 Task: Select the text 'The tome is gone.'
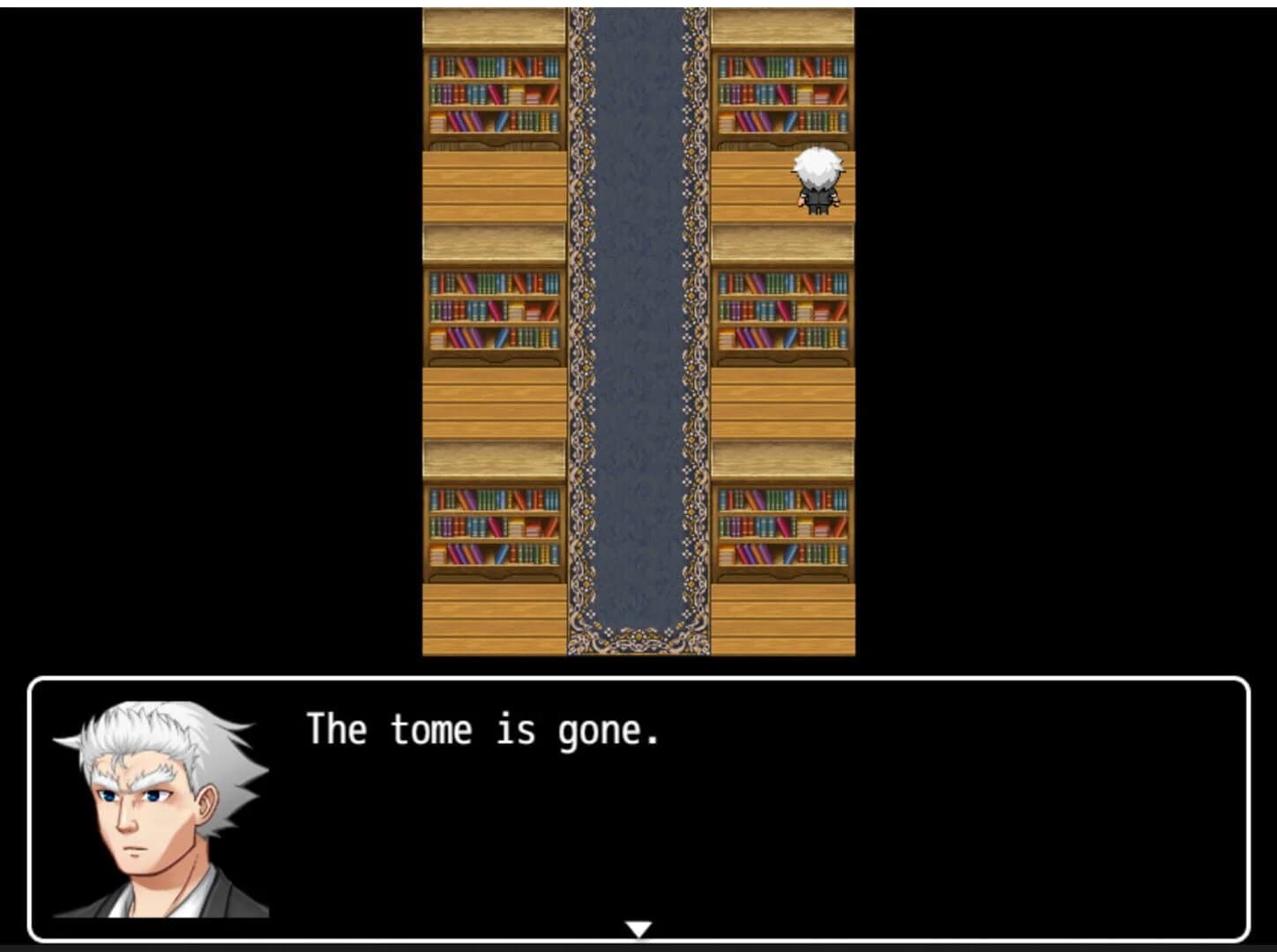[483, 728]
